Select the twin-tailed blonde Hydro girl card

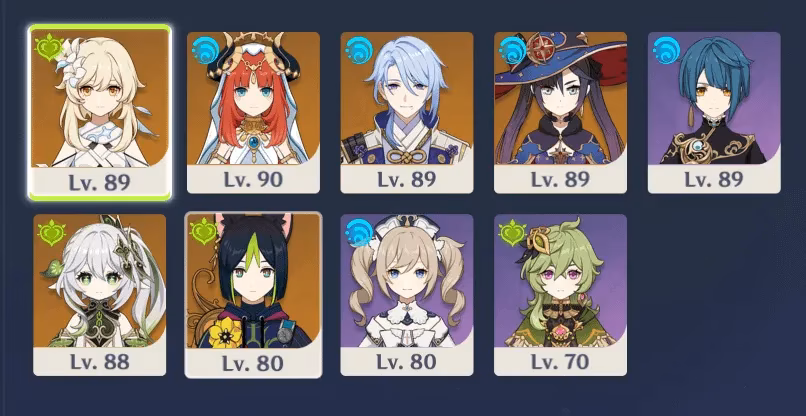[x=406, y=294]
